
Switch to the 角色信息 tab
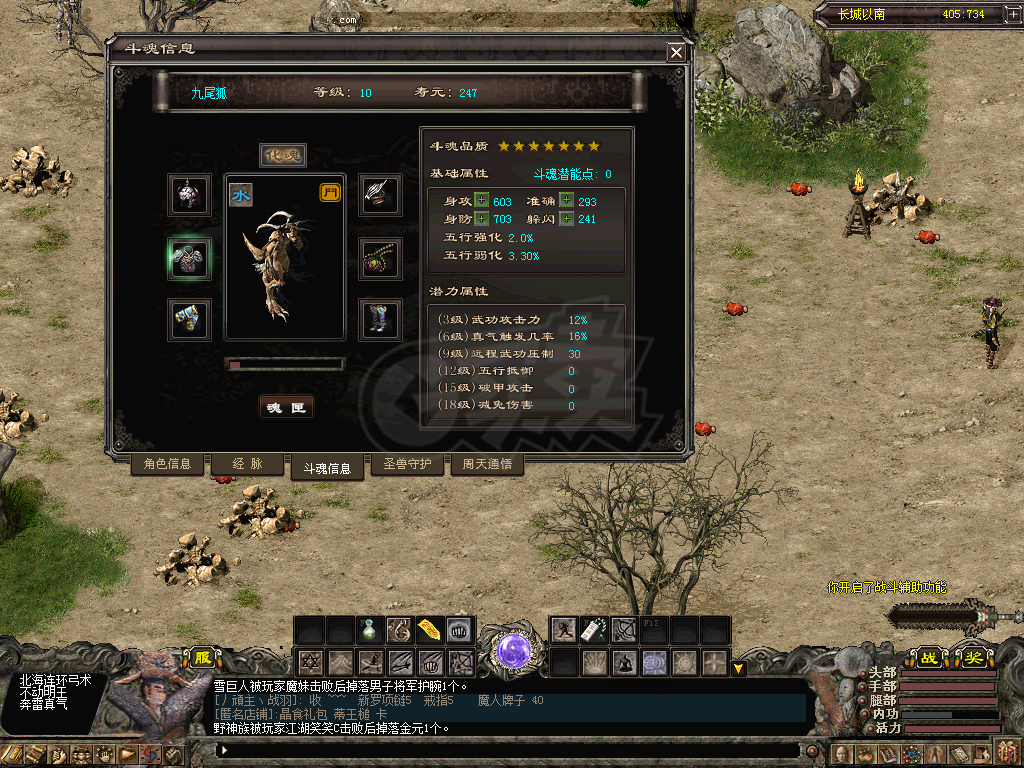167,464
